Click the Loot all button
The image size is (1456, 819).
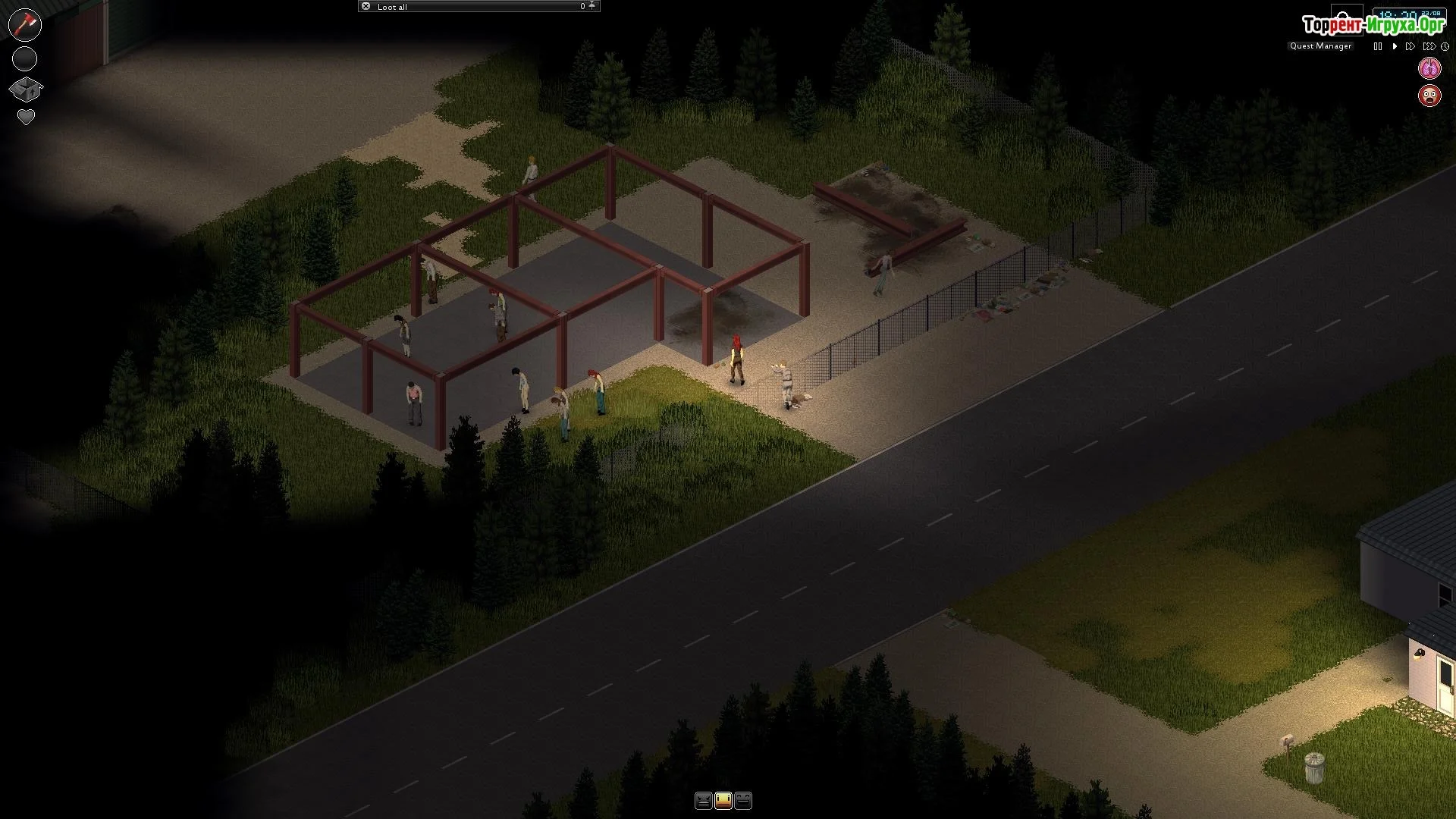pos(392,7)
